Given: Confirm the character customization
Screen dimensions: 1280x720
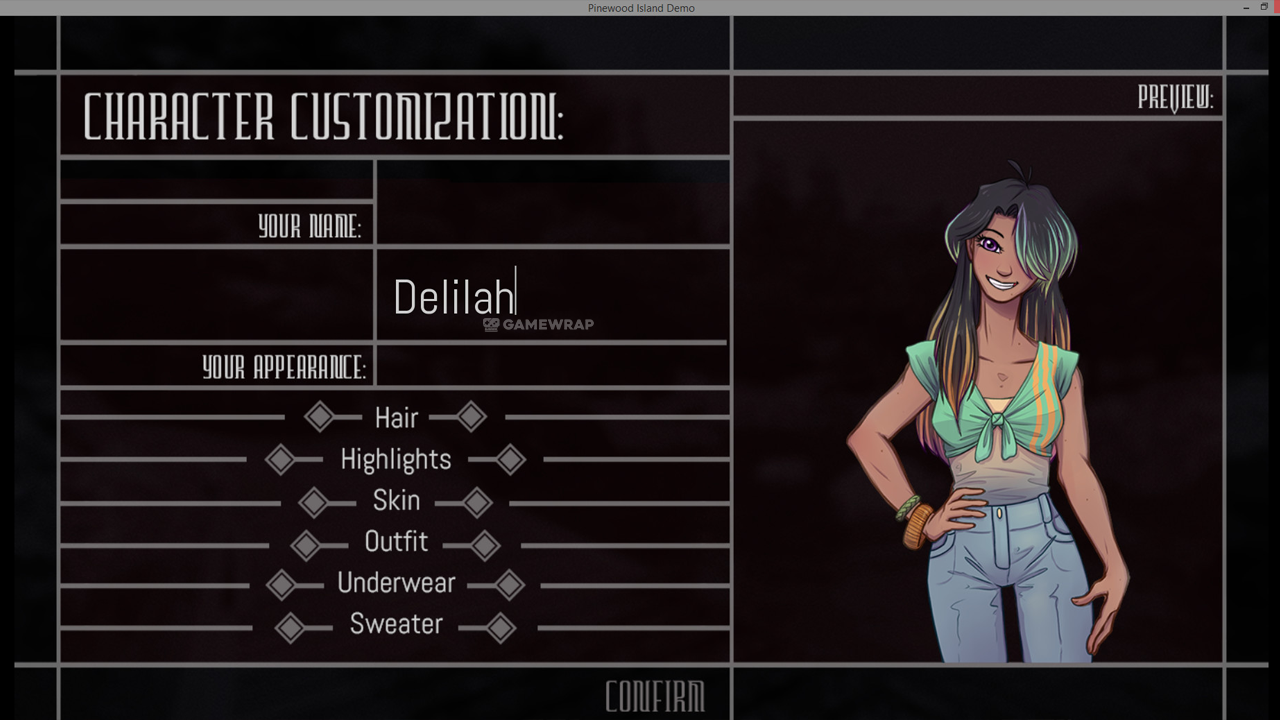Looking at the screenshot, I should point(655,697).
